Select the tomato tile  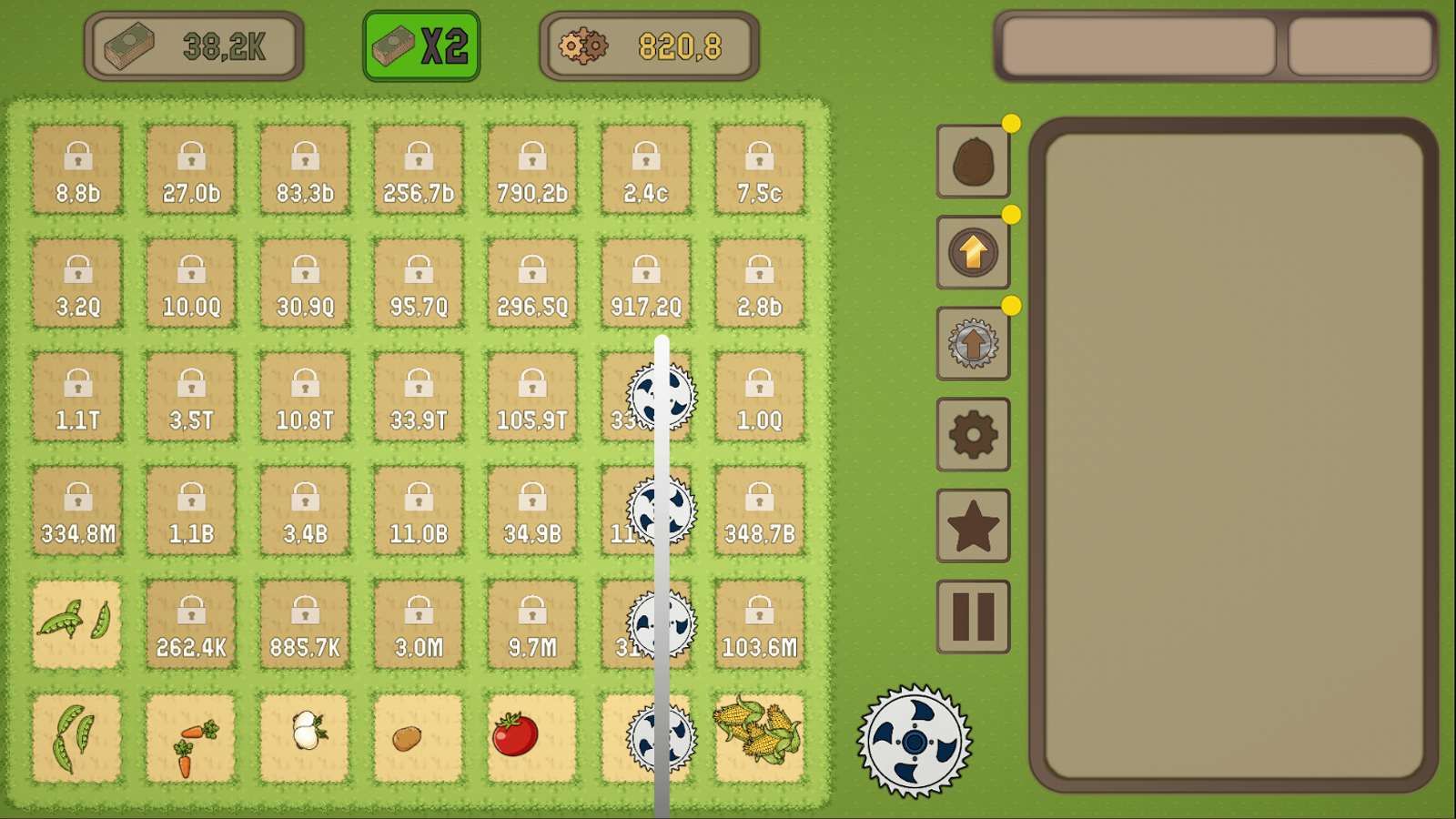[531, 739]
